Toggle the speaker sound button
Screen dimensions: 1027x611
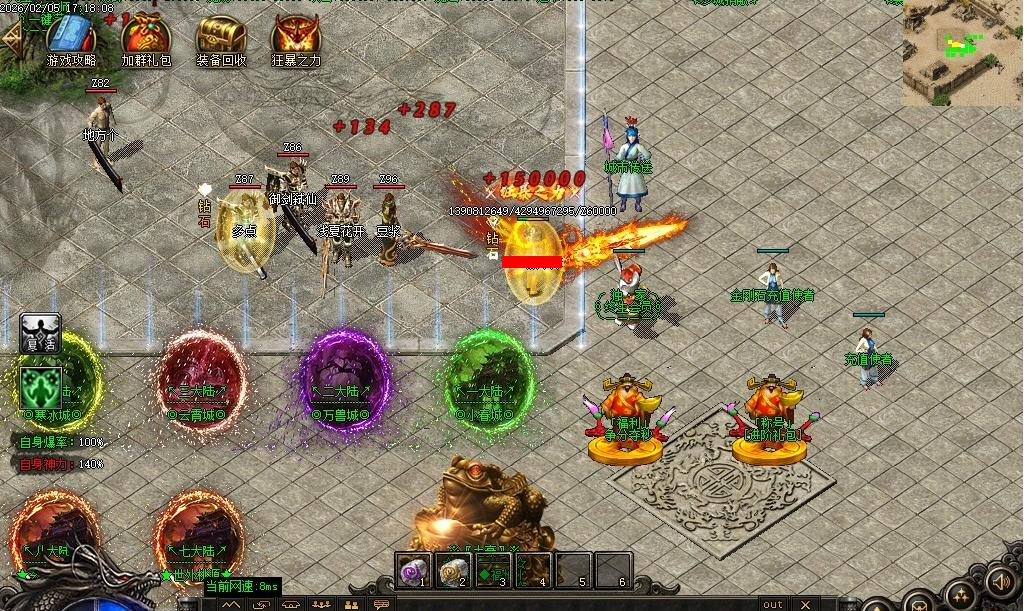pyautogui.click(x=1001, y=581)
